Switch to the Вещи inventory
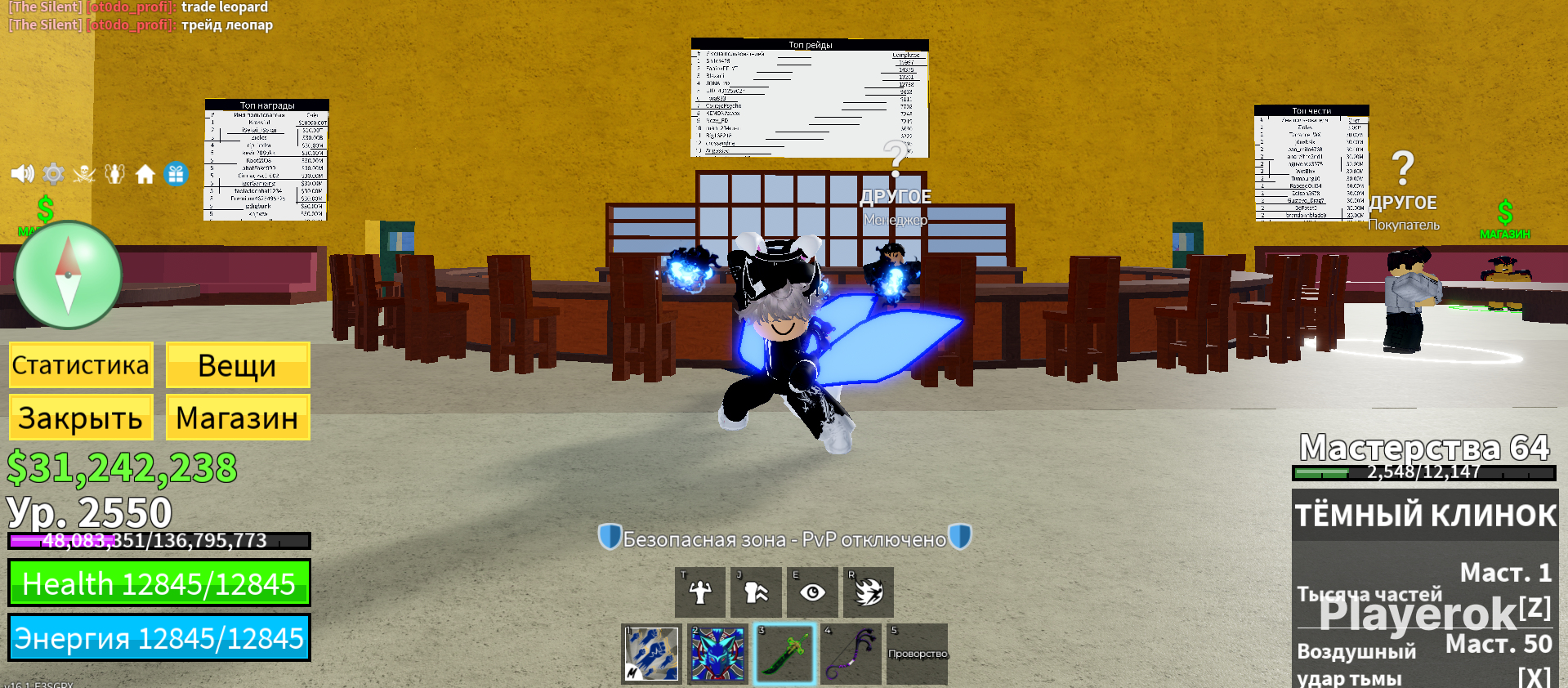 [x=237, y=364]
